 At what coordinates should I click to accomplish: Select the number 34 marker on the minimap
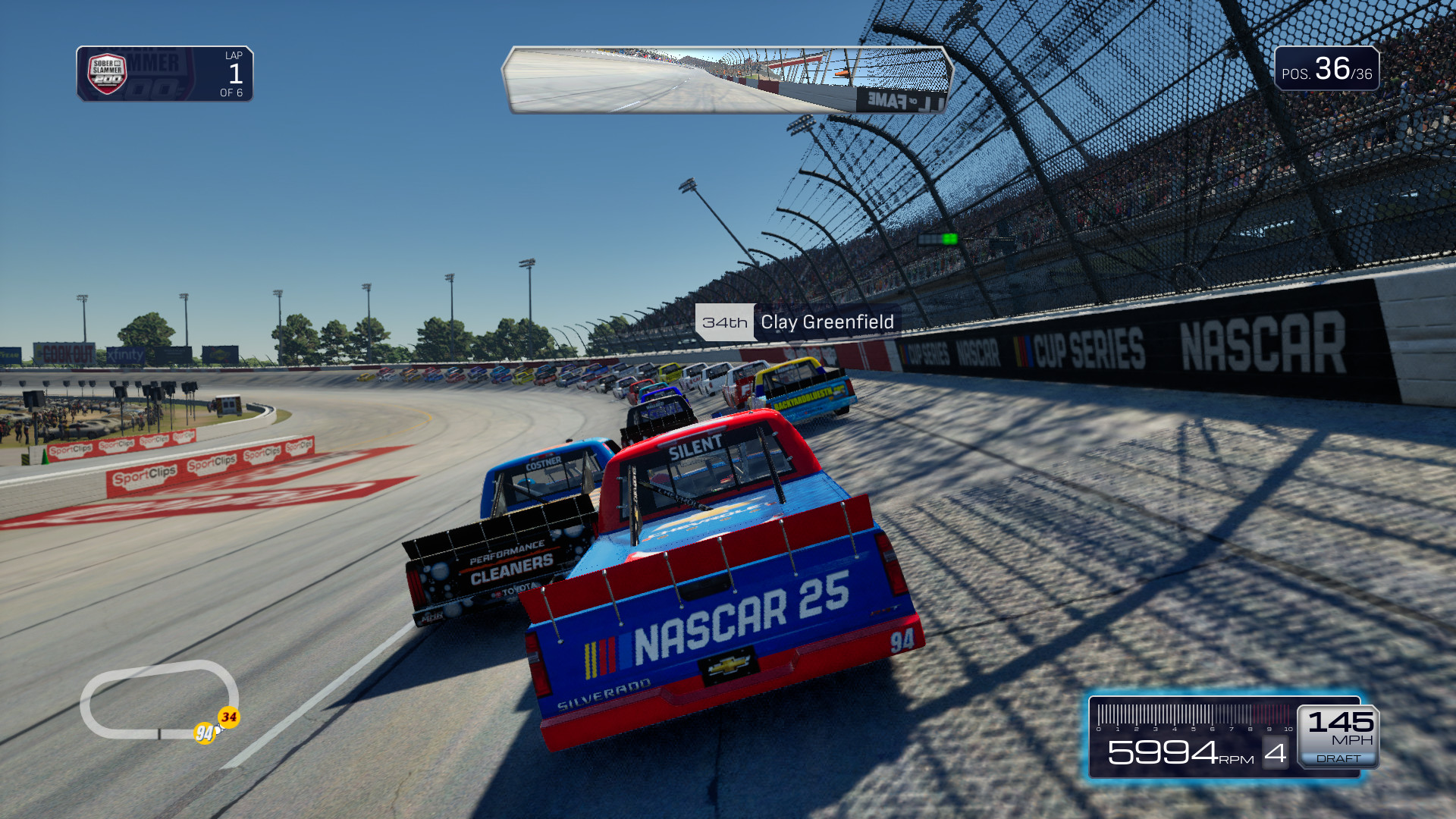pyautogui.click(x=229, y=717)
